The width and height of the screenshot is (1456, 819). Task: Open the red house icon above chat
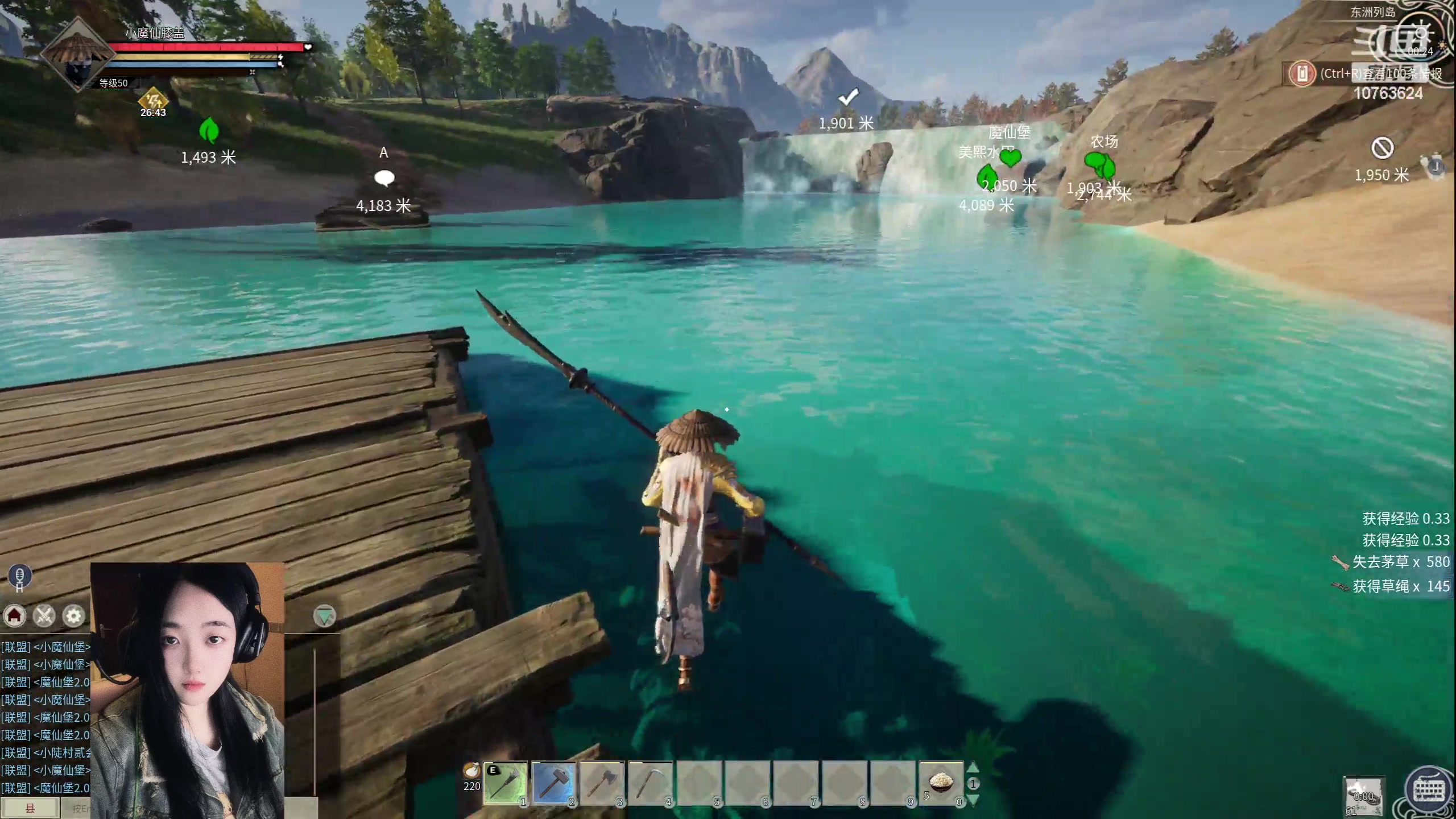coord(15,615)
